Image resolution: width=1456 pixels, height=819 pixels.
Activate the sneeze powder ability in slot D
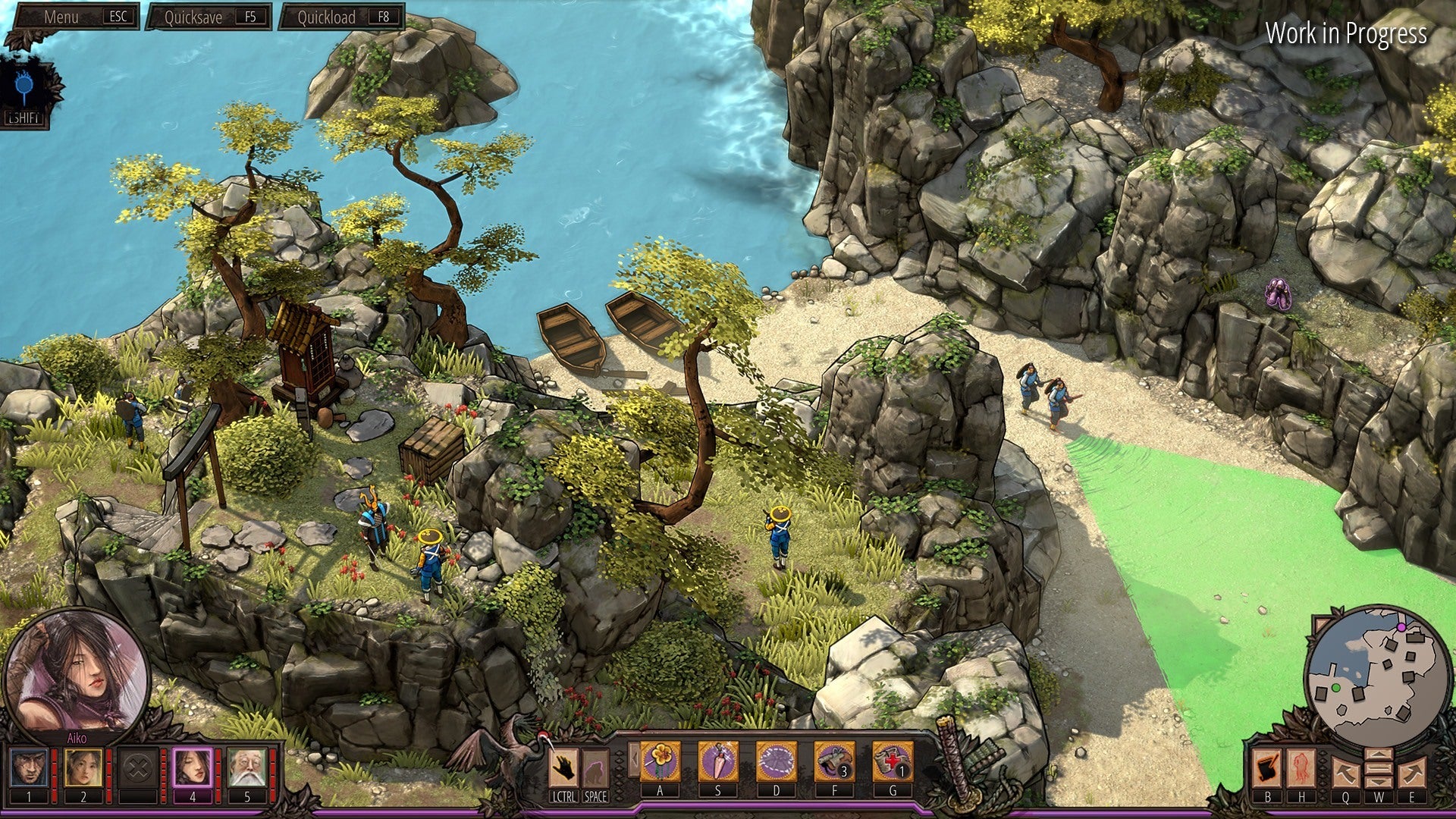[776, 760]
